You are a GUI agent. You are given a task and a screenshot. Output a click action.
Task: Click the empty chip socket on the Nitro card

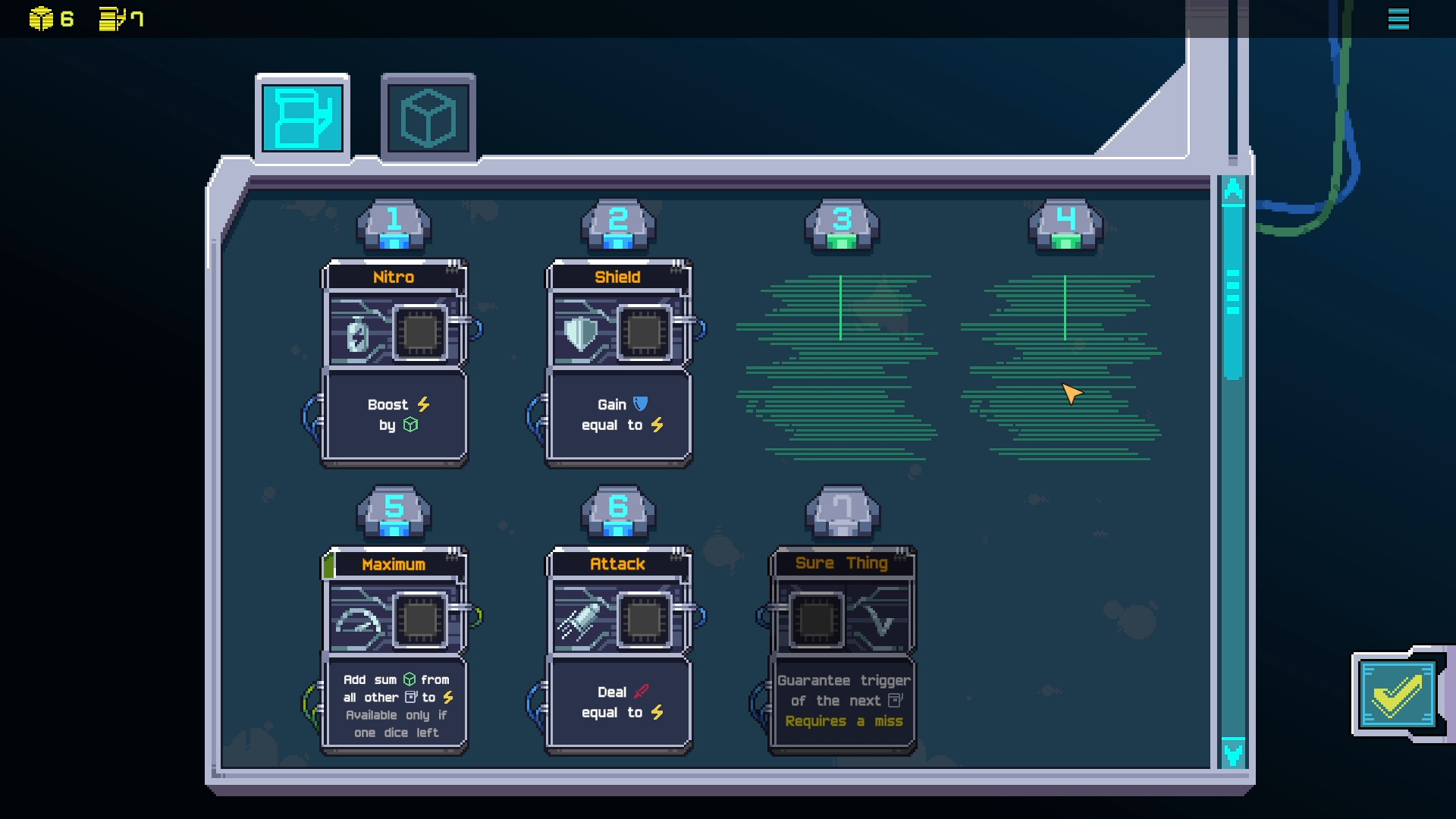(x=419, y=331)
